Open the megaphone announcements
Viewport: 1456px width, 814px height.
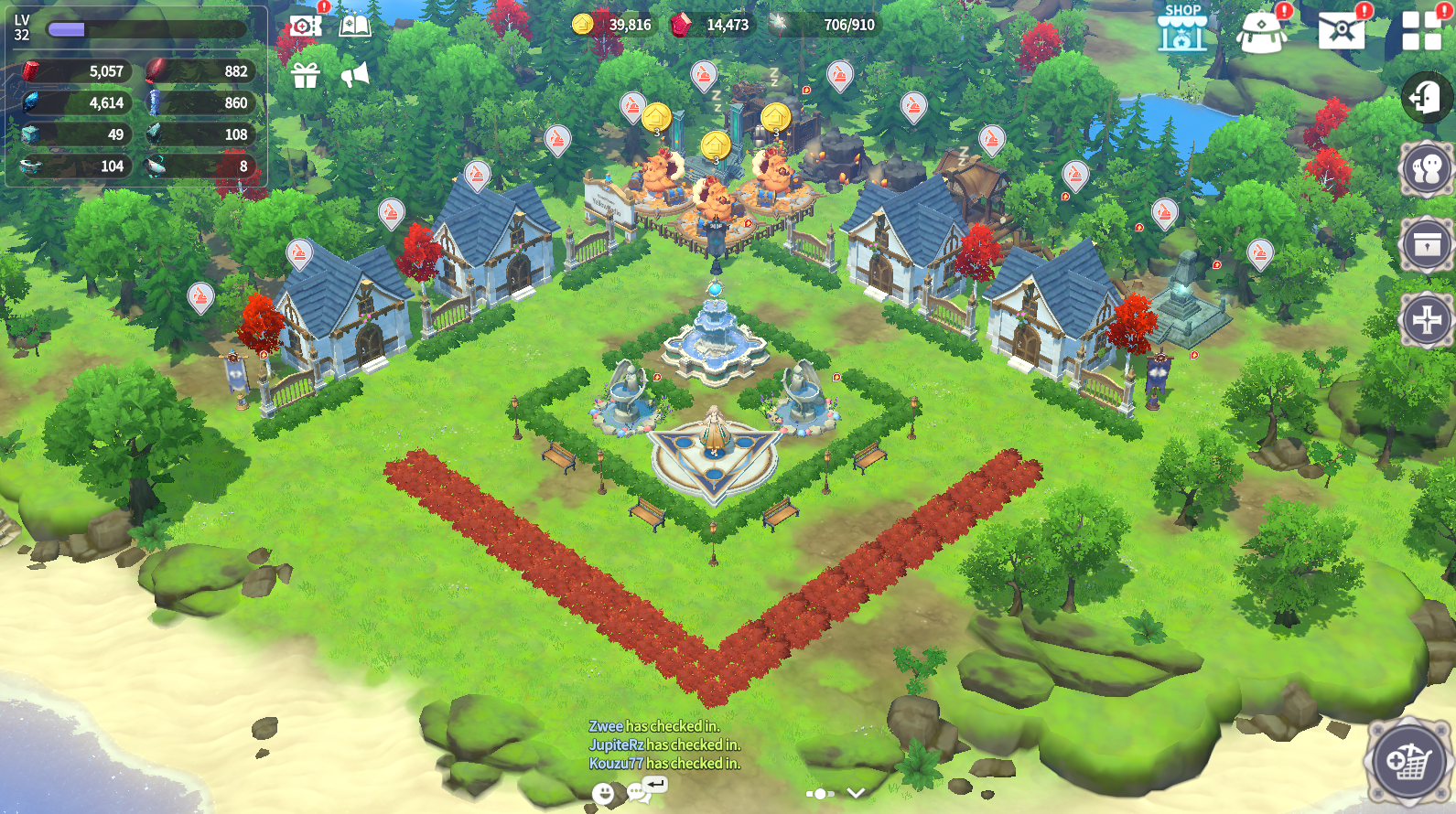click(355, 75)
